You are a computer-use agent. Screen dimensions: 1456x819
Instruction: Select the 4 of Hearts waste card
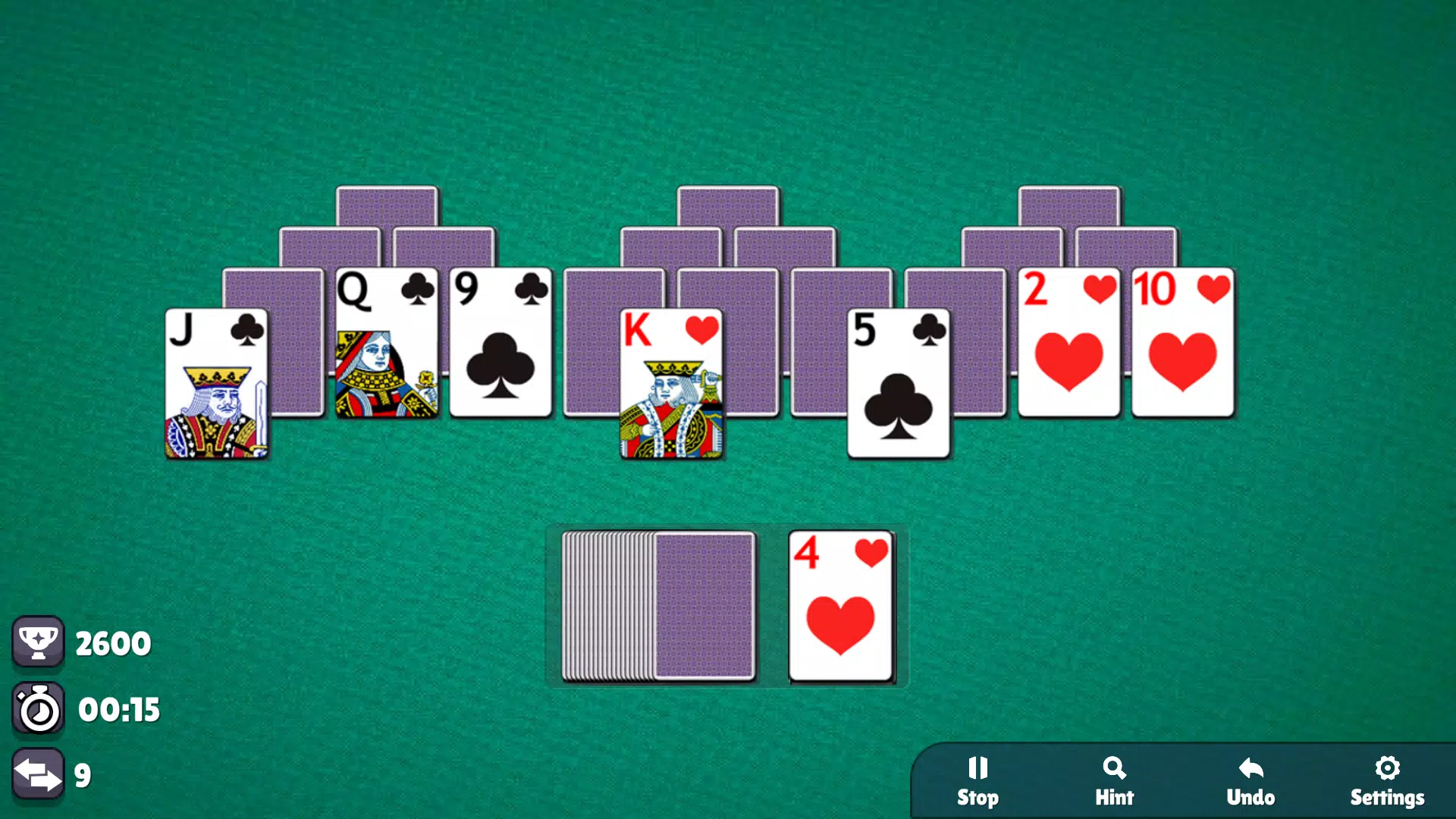pos(841,605)
